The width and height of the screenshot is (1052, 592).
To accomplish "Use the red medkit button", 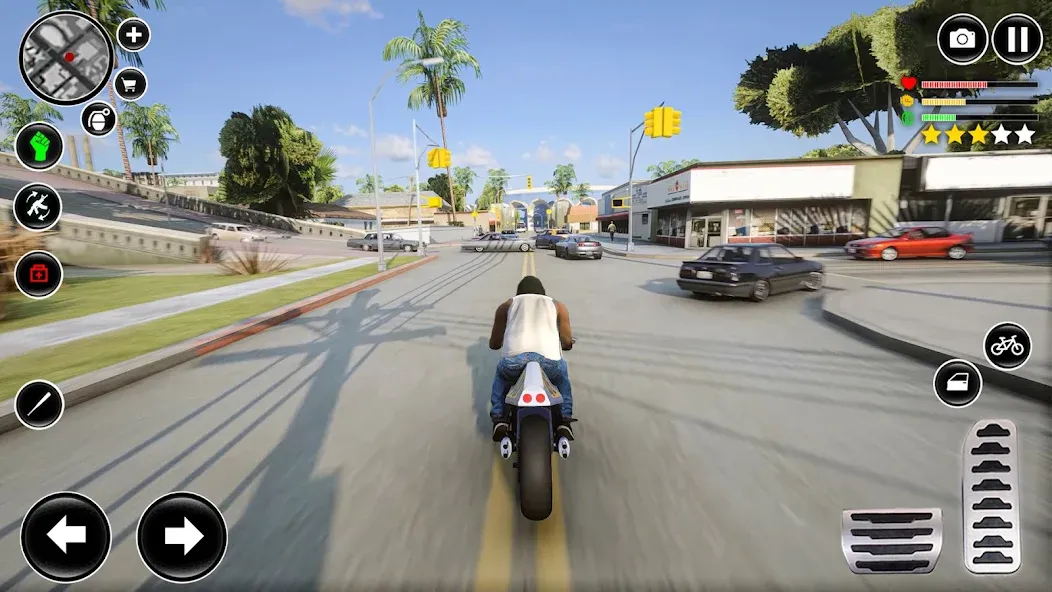I will click(39, 274).
